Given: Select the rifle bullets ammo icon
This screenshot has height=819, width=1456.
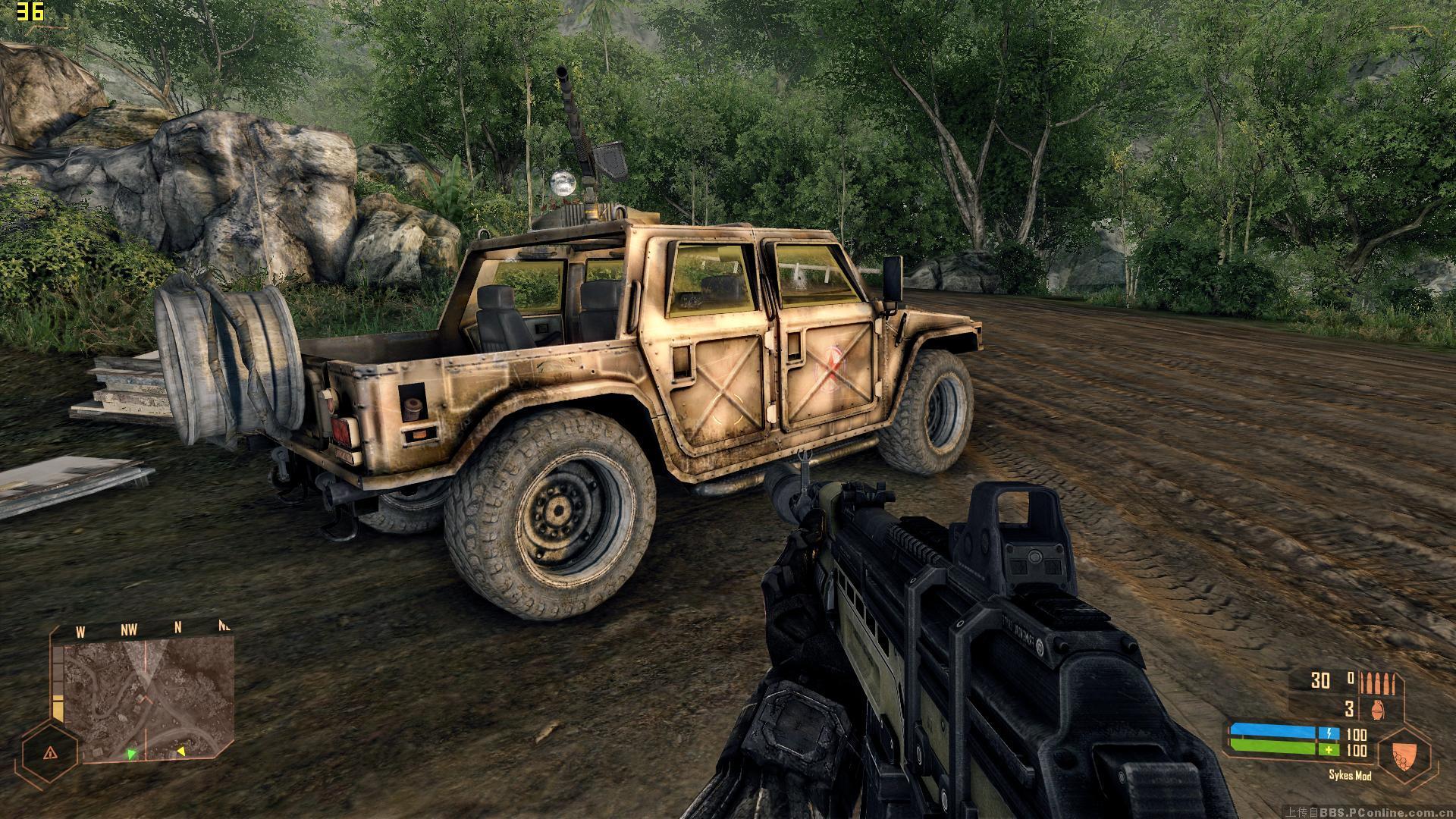Looking at the screenshot, I should click(x=1377, y=682).
